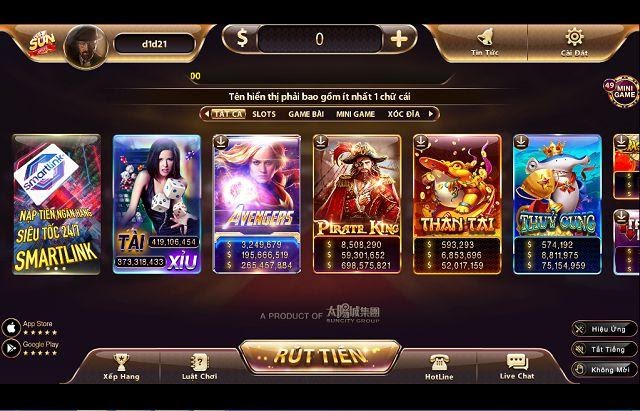
Task: Add funds with the plus button
Action: [x=399, y=39]
